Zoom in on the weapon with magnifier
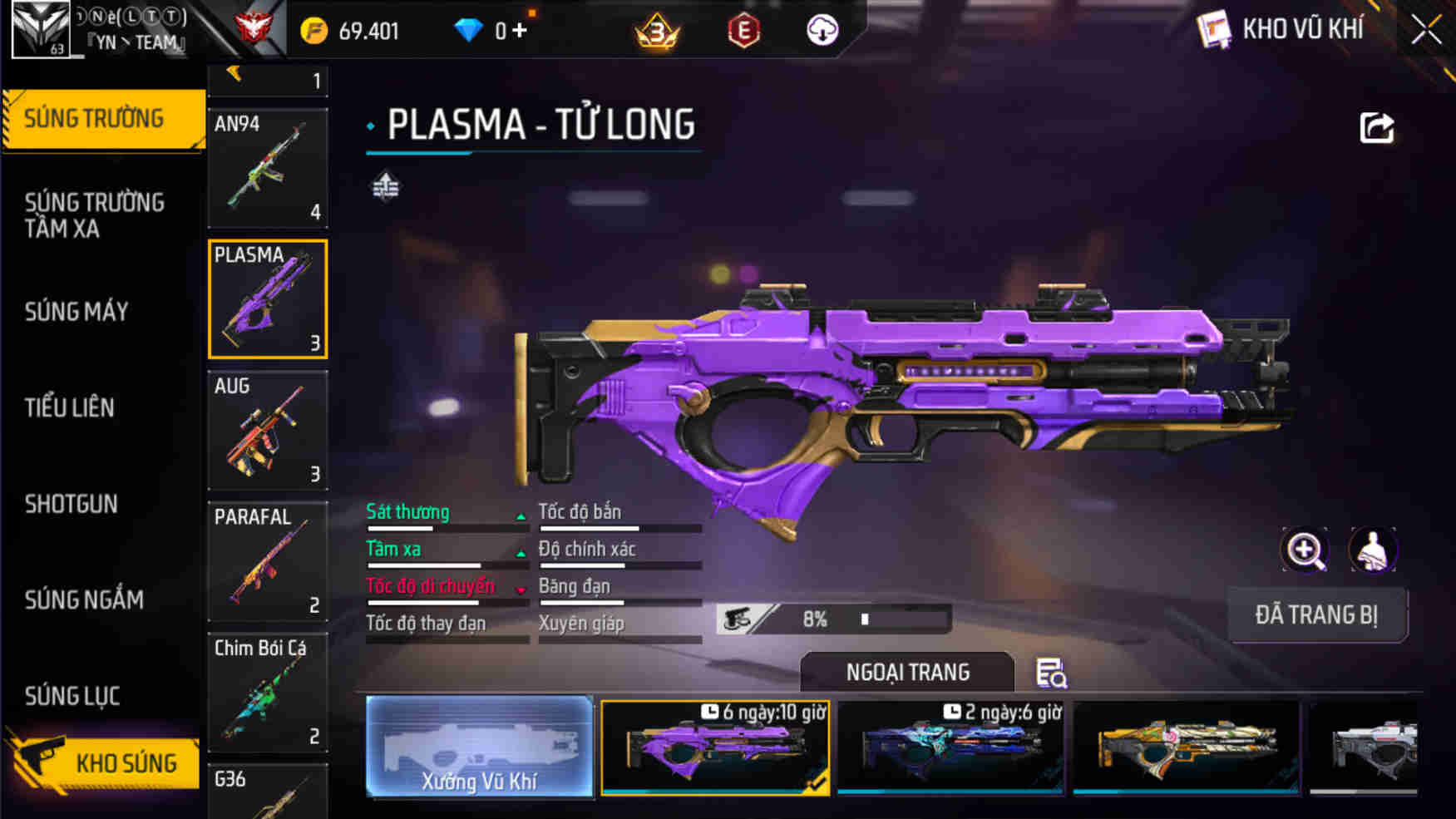Screen dimensions: 1456x819 coord(1304,550)
